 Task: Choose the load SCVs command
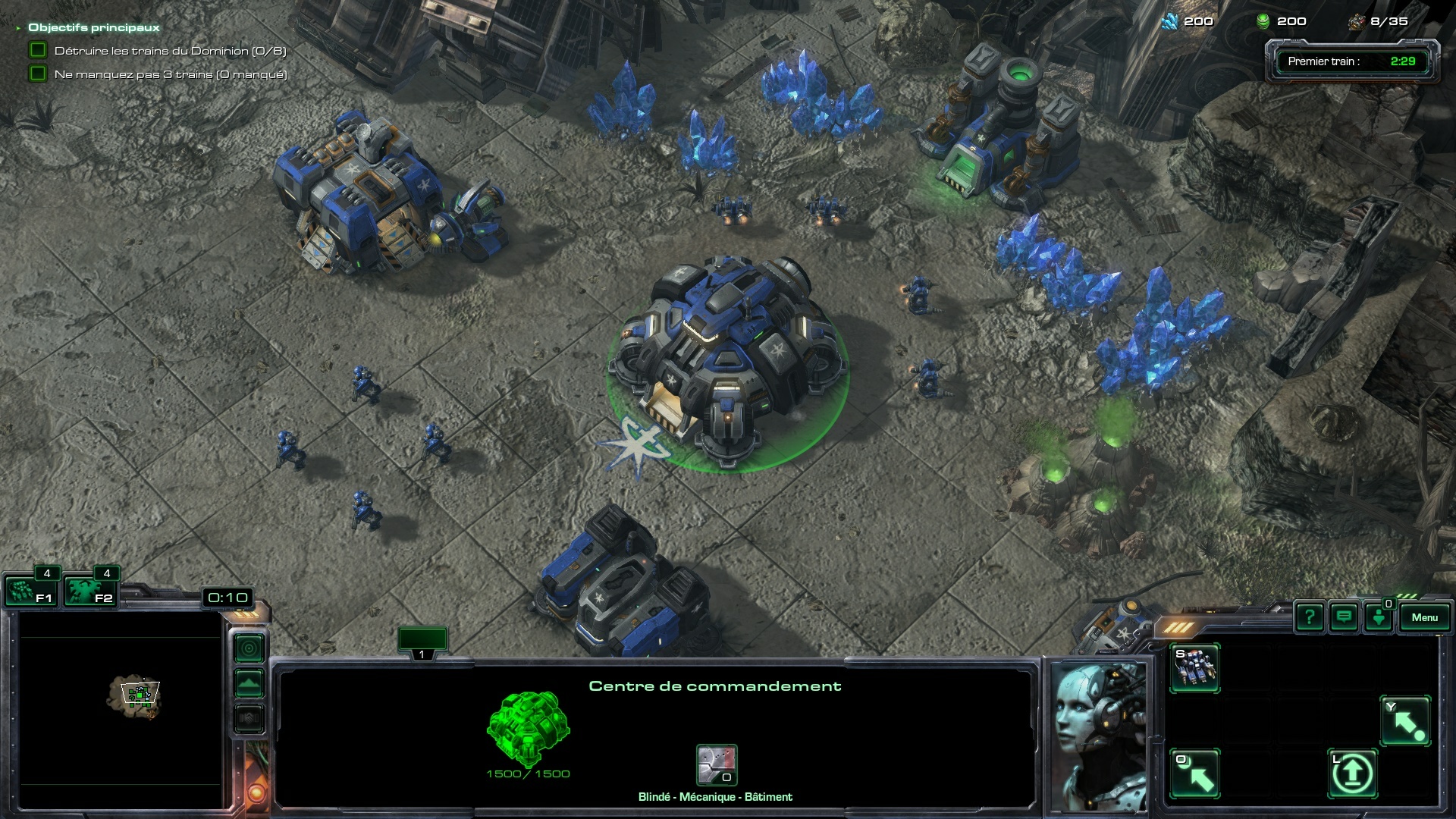pos(1194,774)
